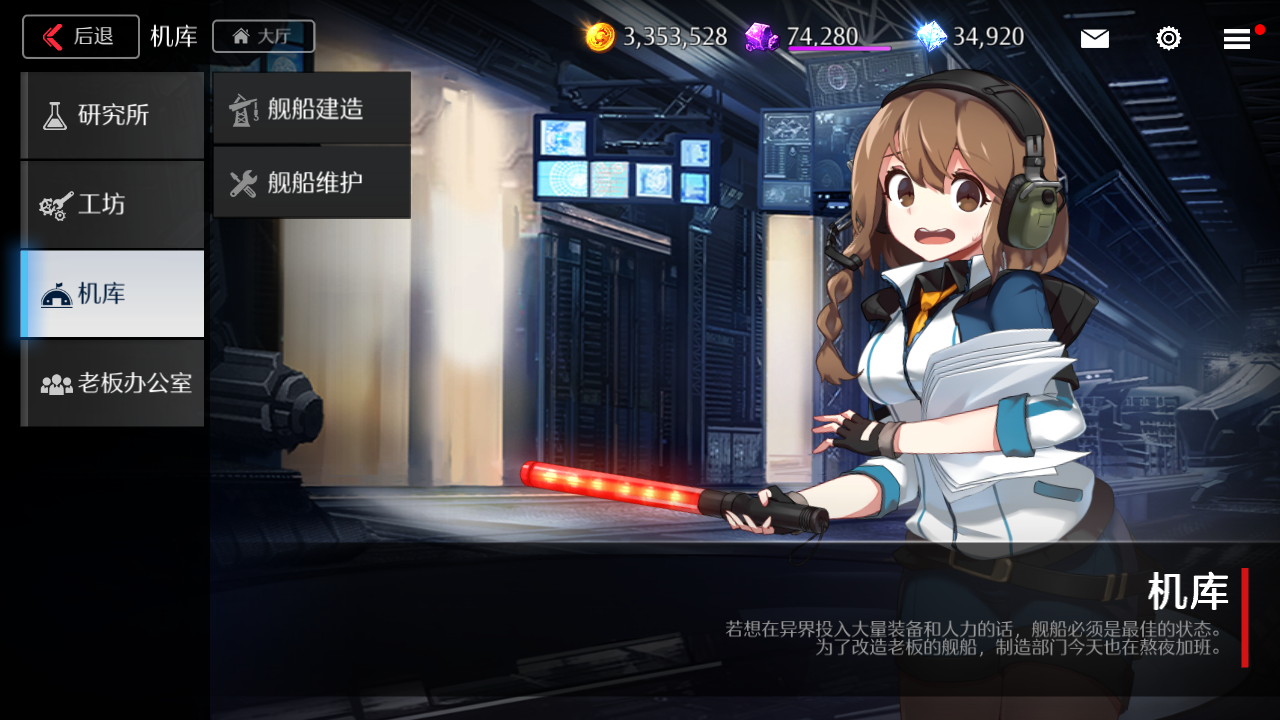Open the 研究所 research lab tab
Image resolution: width=1280 pixels, height=720 pixels.
[113, 115]
